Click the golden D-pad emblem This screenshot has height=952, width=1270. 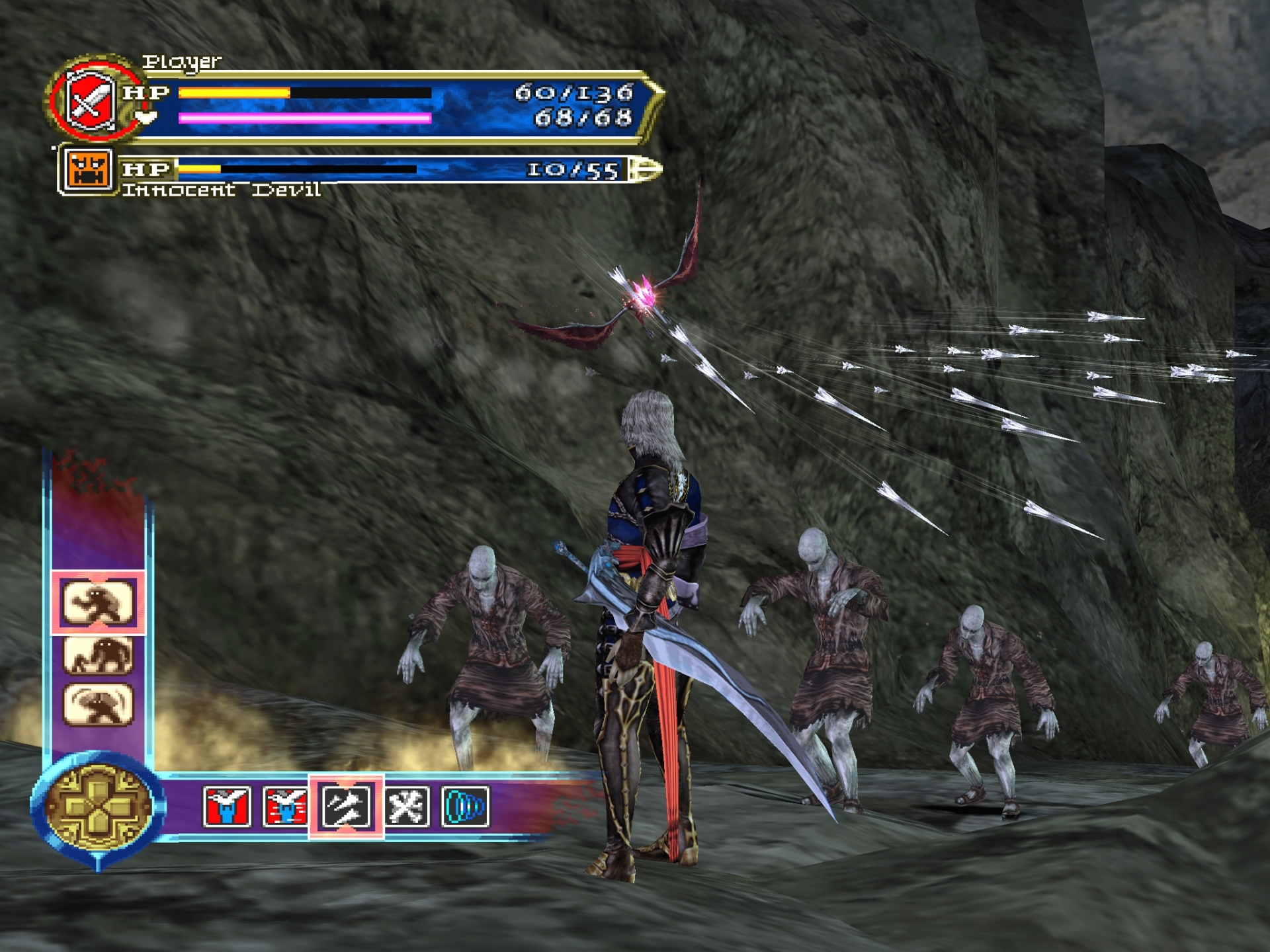point(98,806)
